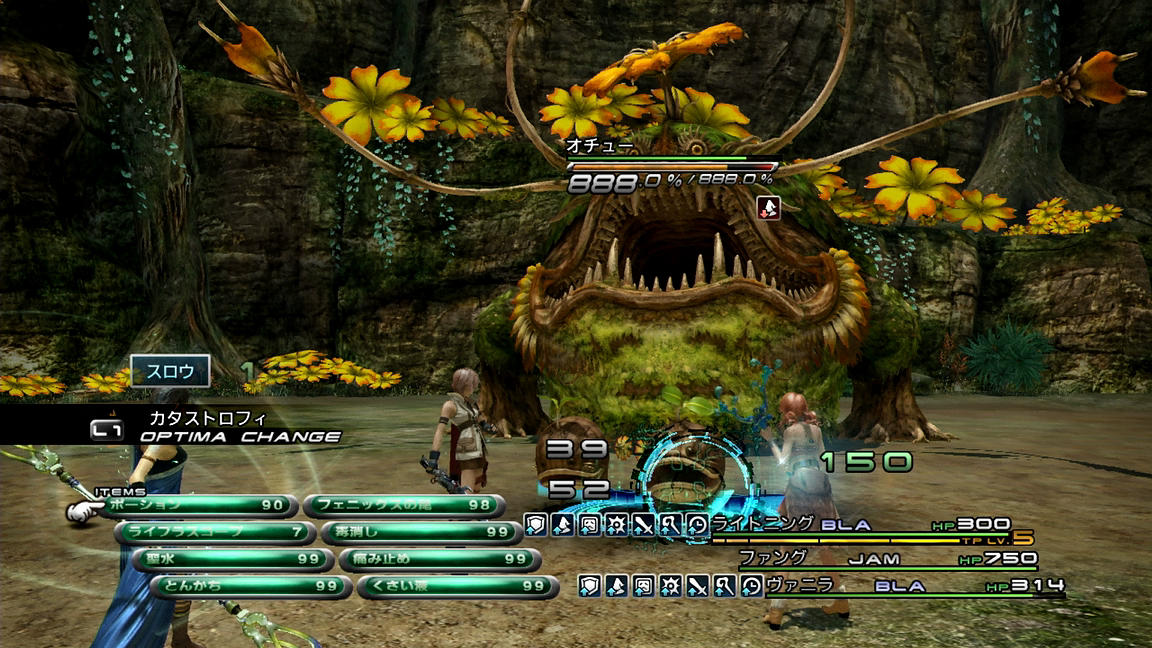1152x648 pixels.
Task: Select 毒消し in the items menu
Action: pos(421,533)
